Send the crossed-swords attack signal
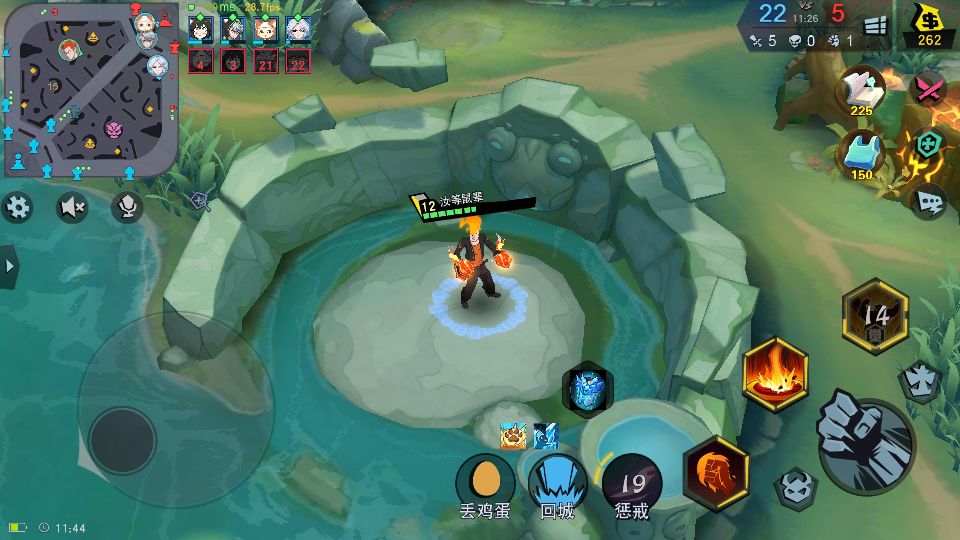This screenshot has width=960, height=540. pos(929,90)
